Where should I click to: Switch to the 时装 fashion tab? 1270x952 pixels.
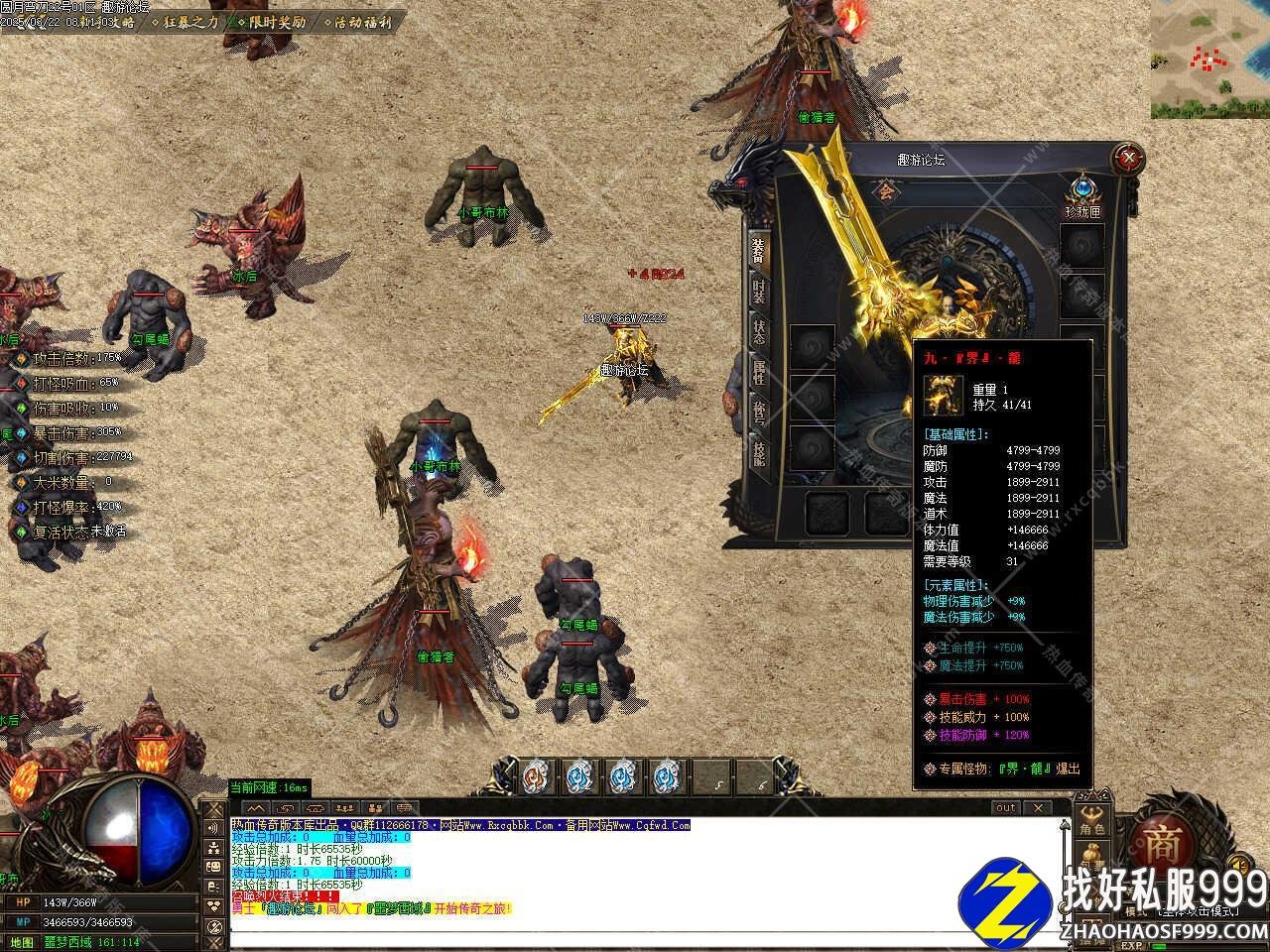point(759,293)
